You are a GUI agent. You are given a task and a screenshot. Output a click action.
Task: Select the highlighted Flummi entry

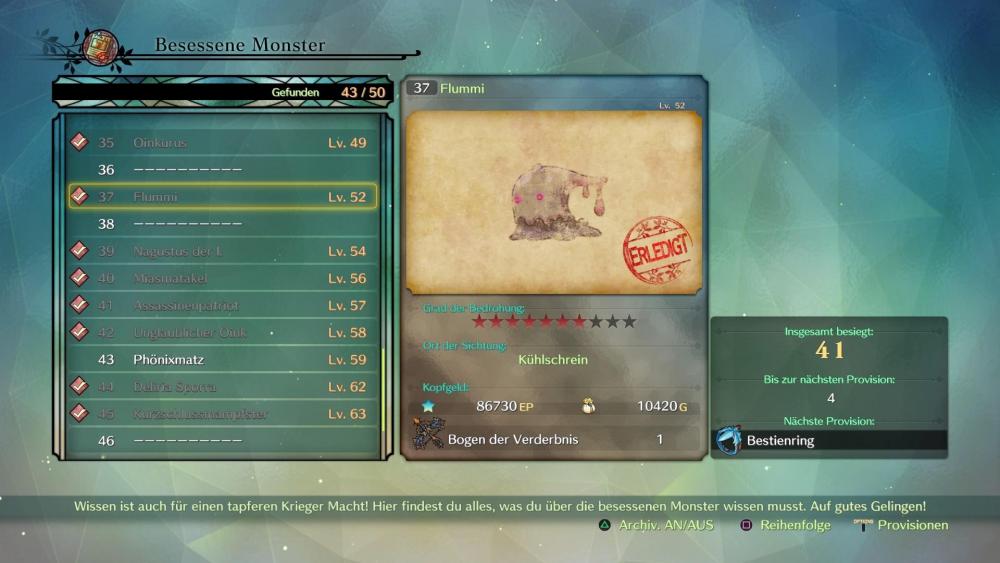click(x=222, y=197)
